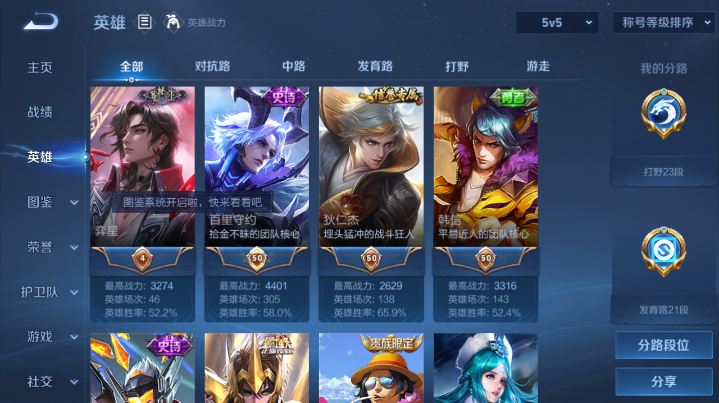Go back with the top-left arrow
Image resolution: width=719 pixels, height=403 pixels.
(x=42, y=21)
